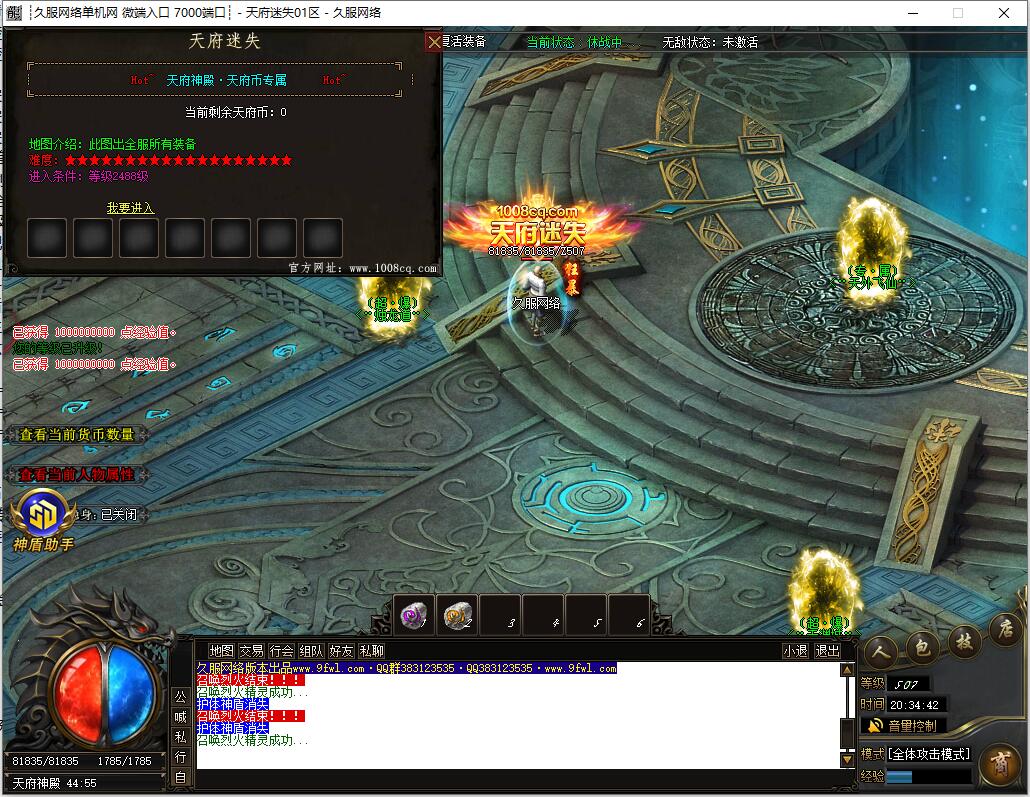Image resolution: width=1030 pixels, height=797 pixels.
Task: Open the 组队 team button
Action: click(x=311, y=651)
